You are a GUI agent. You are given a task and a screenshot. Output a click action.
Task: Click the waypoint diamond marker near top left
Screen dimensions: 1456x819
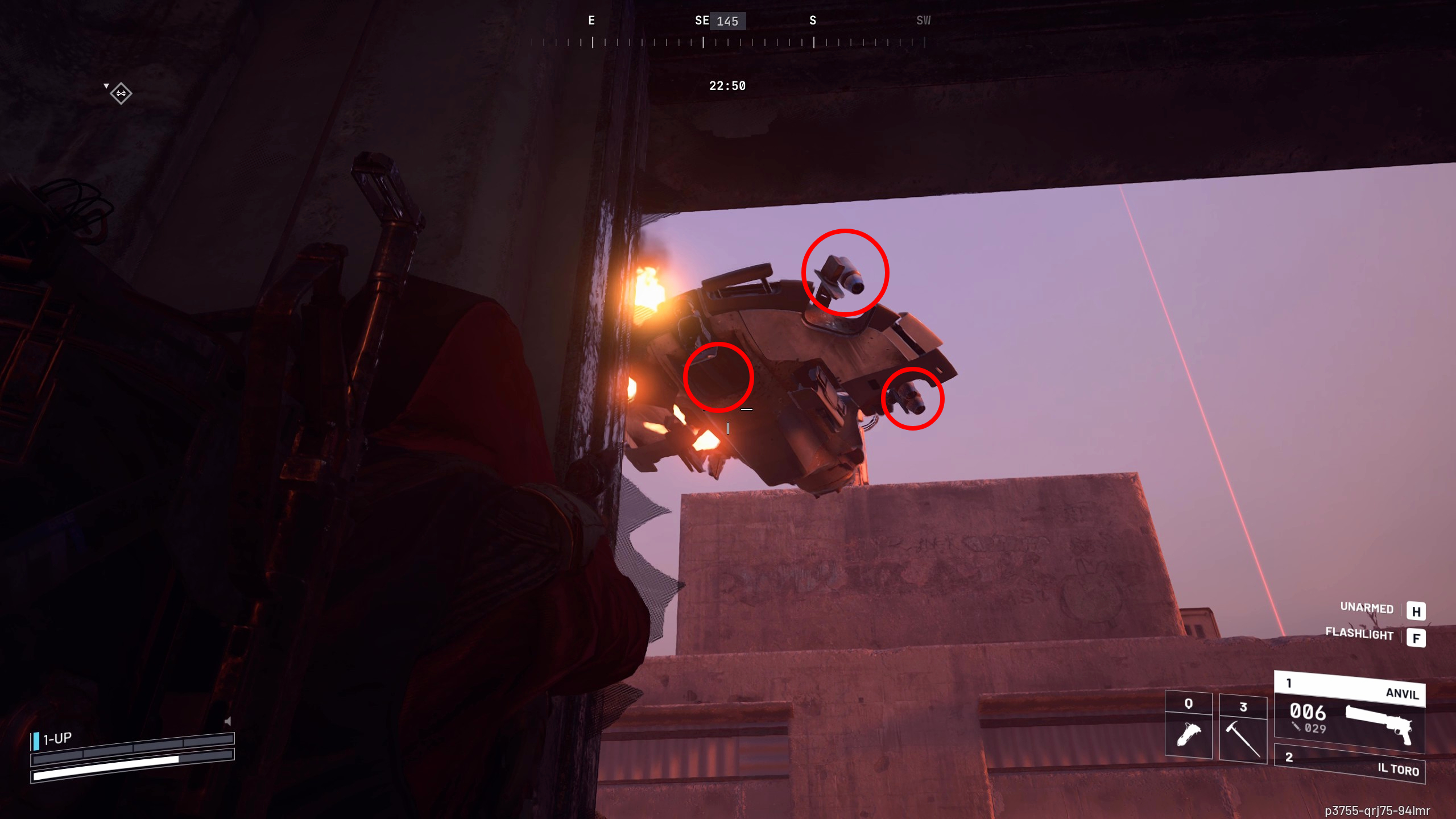tap(121, 93)
